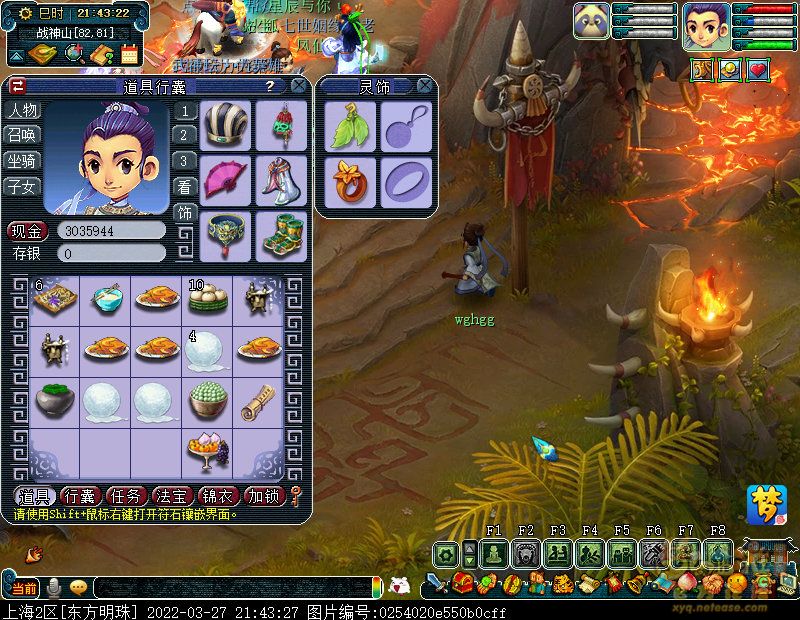This screenshot has height=620, width=800.
Task: Open the 人物 character view
Action: (22, 110)
